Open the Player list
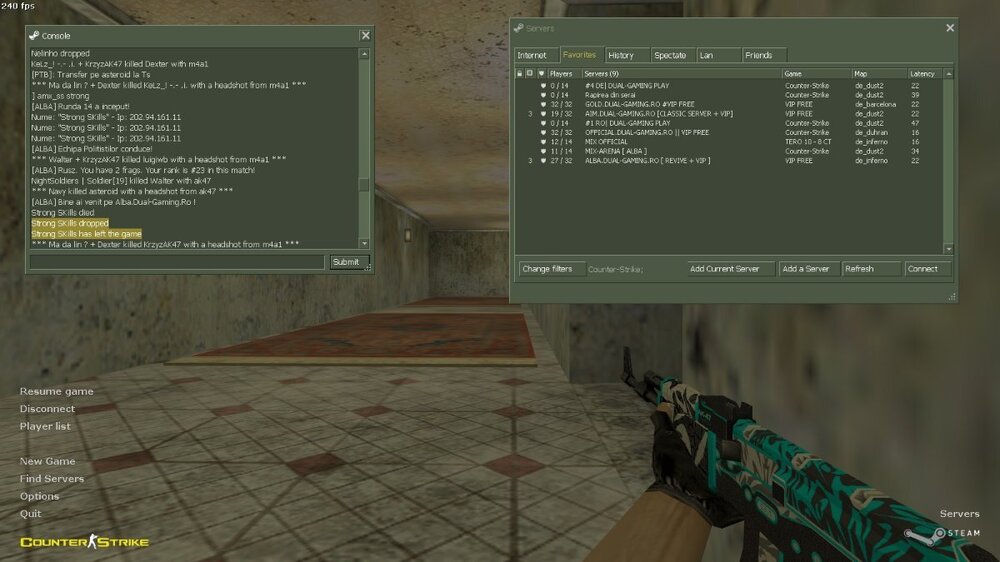 point(45,426)
